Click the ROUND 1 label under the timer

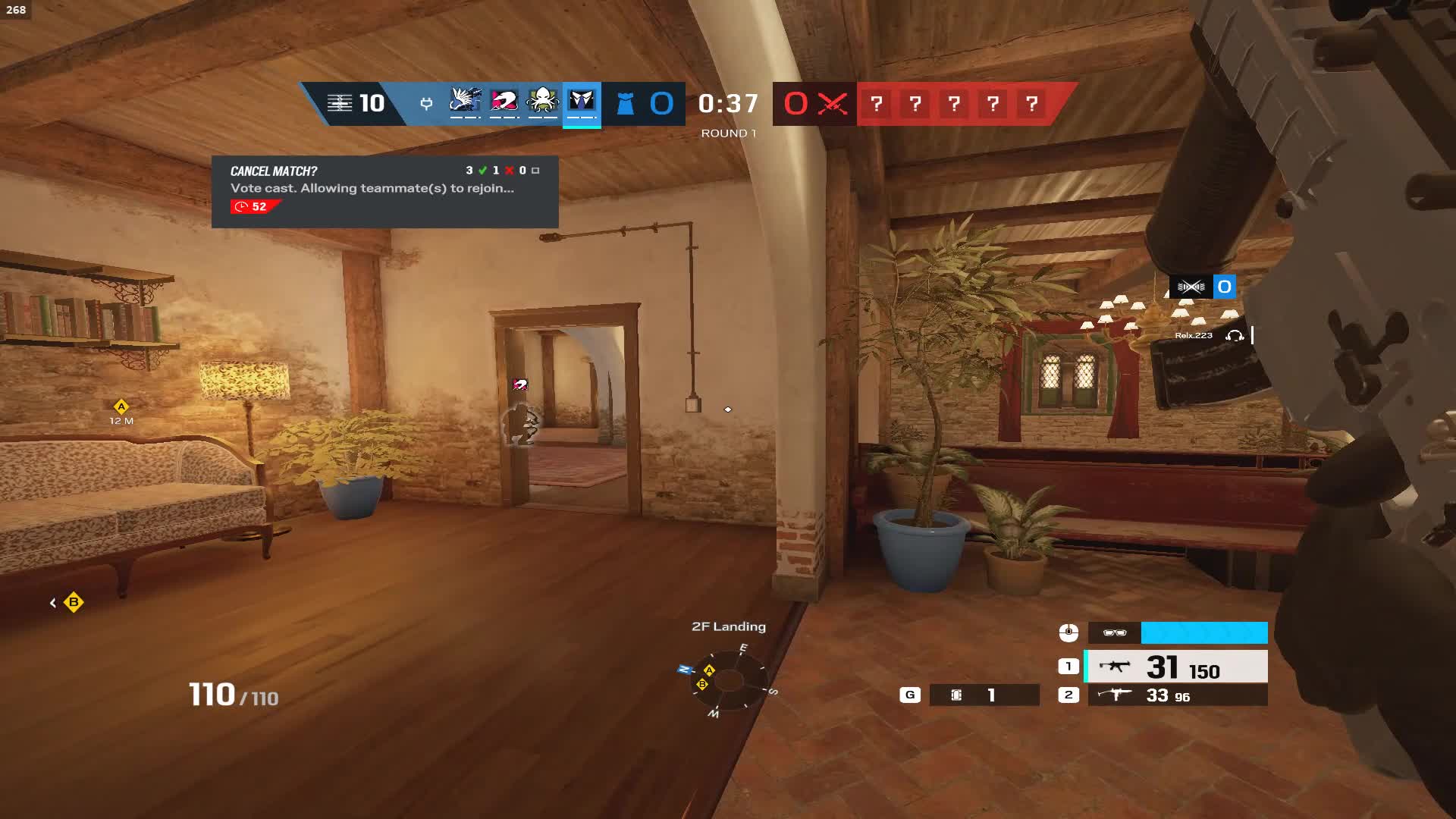[729, 132]
